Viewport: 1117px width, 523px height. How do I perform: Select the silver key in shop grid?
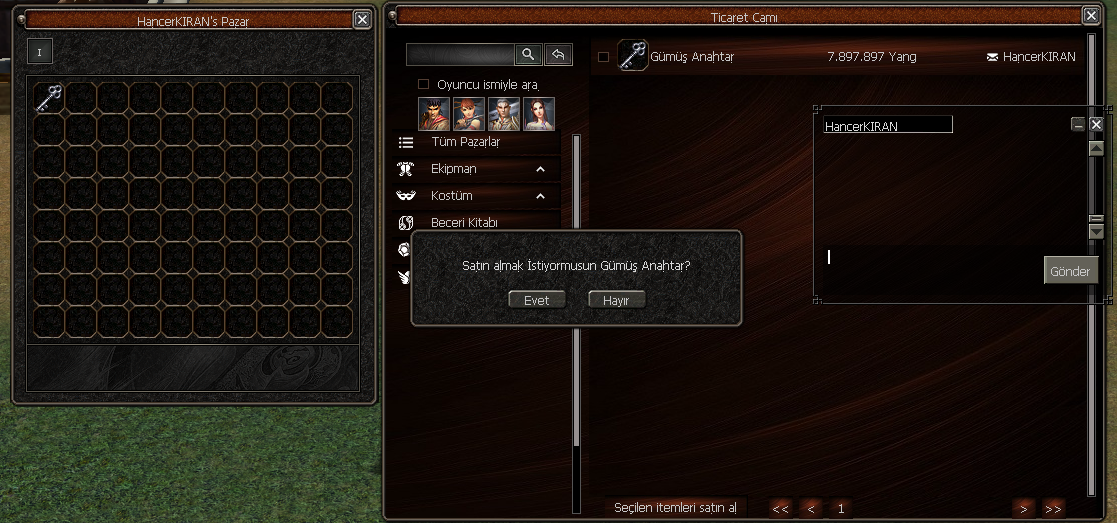[x=49, y=97]
